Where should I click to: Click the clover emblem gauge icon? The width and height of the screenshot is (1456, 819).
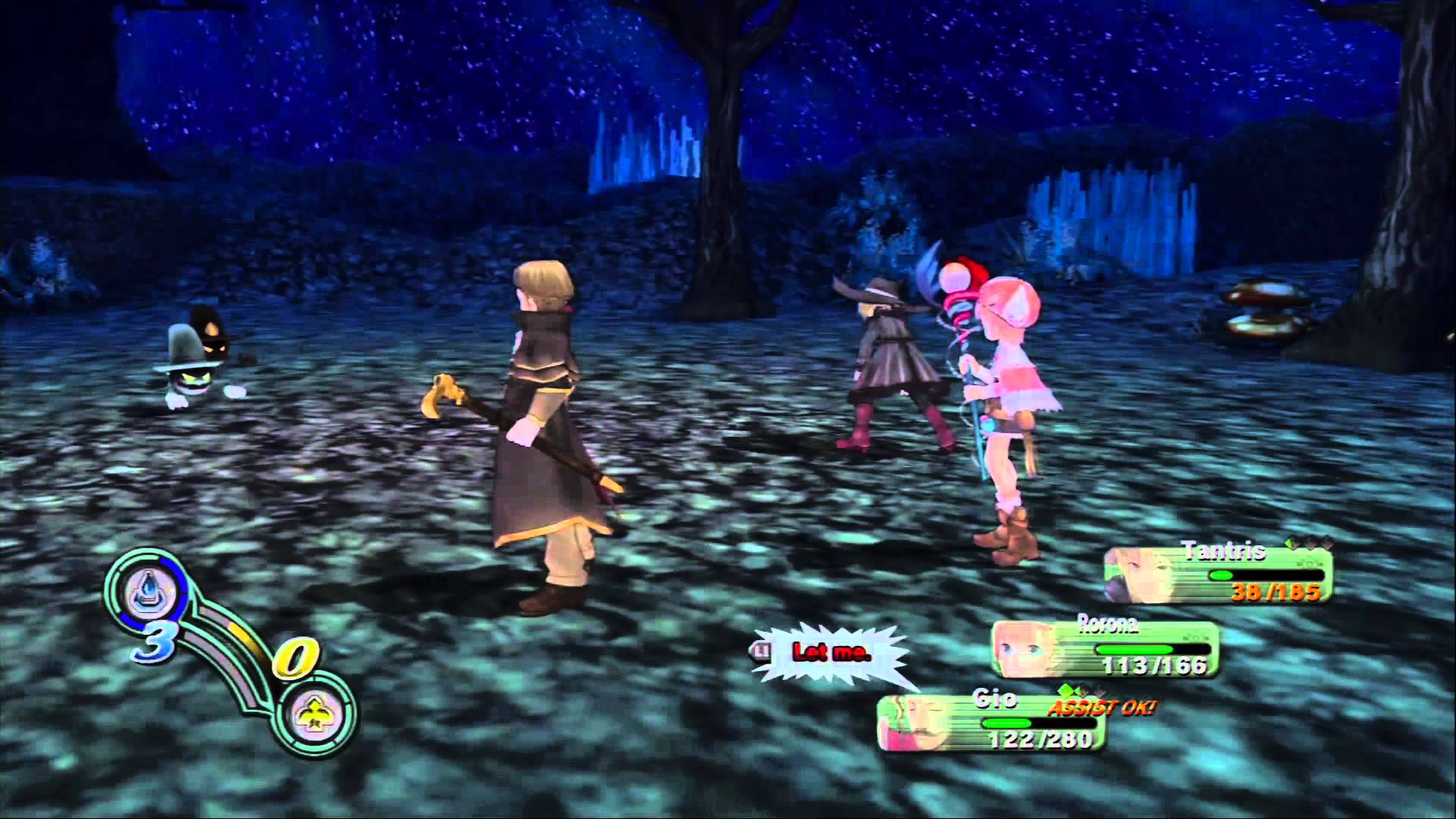click(313, 714)
